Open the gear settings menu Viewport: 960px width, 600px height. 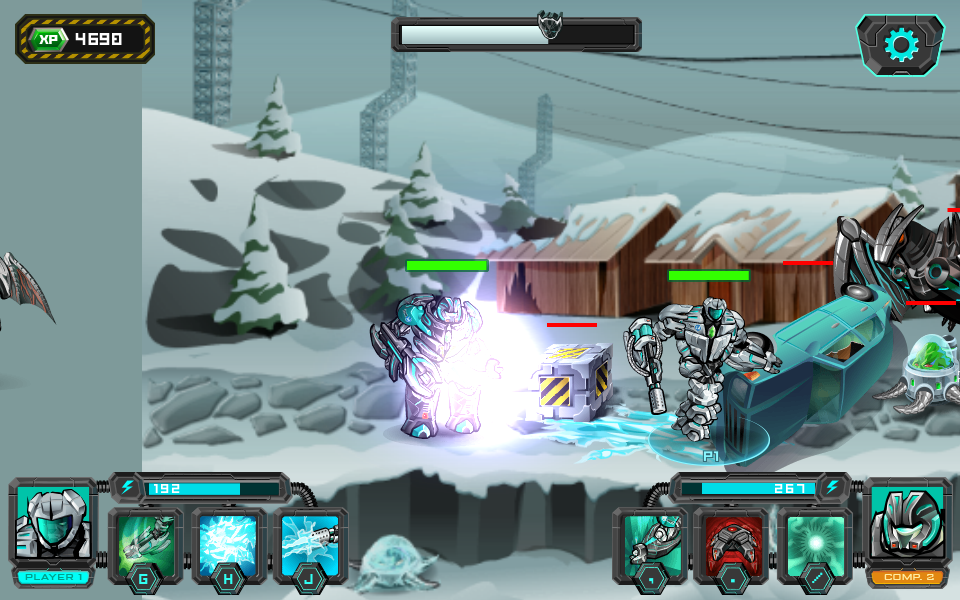(x=900, y=45)
